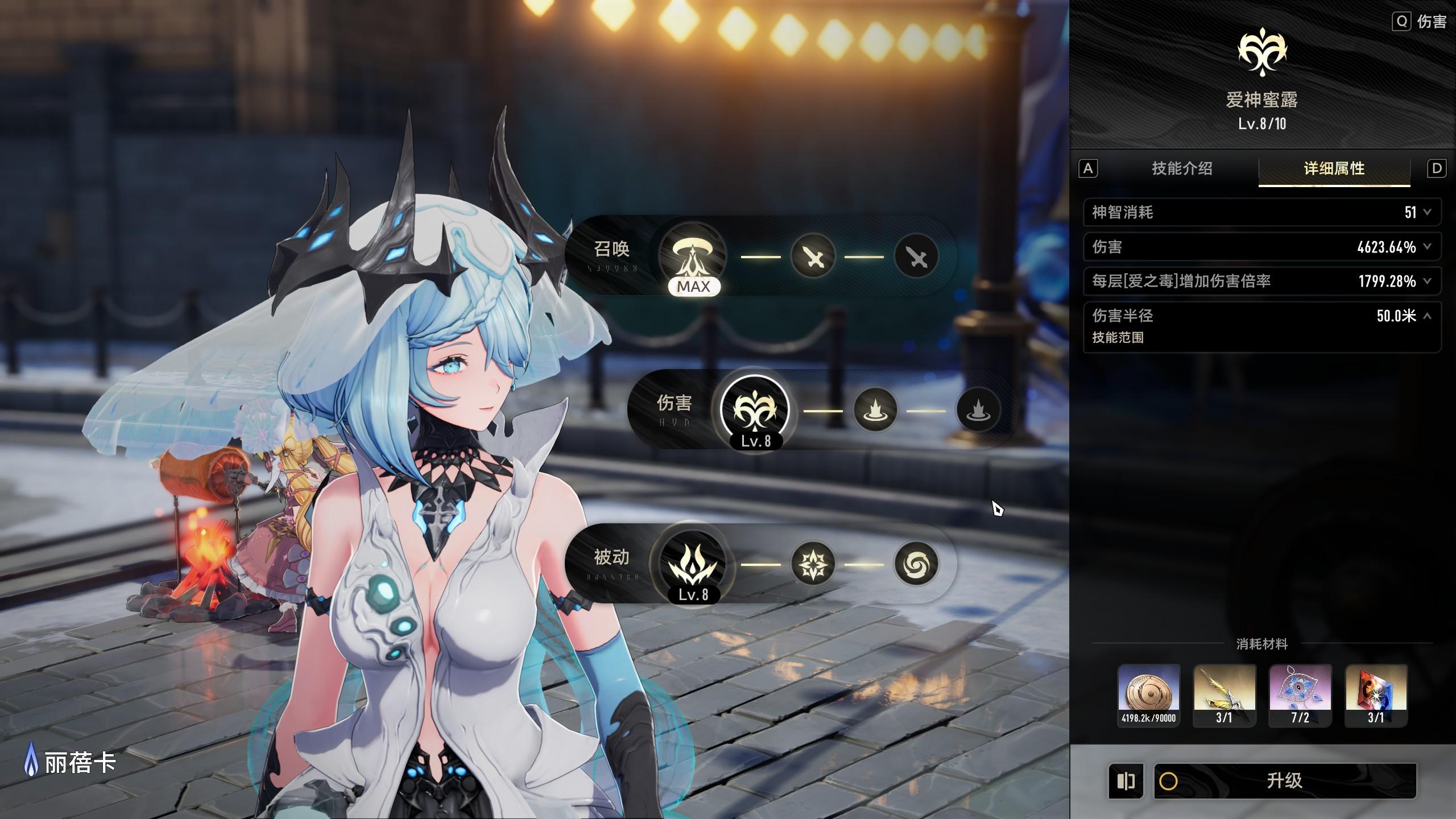
Task: Select the 详细属性 tab
Action: click(1334, 168)
